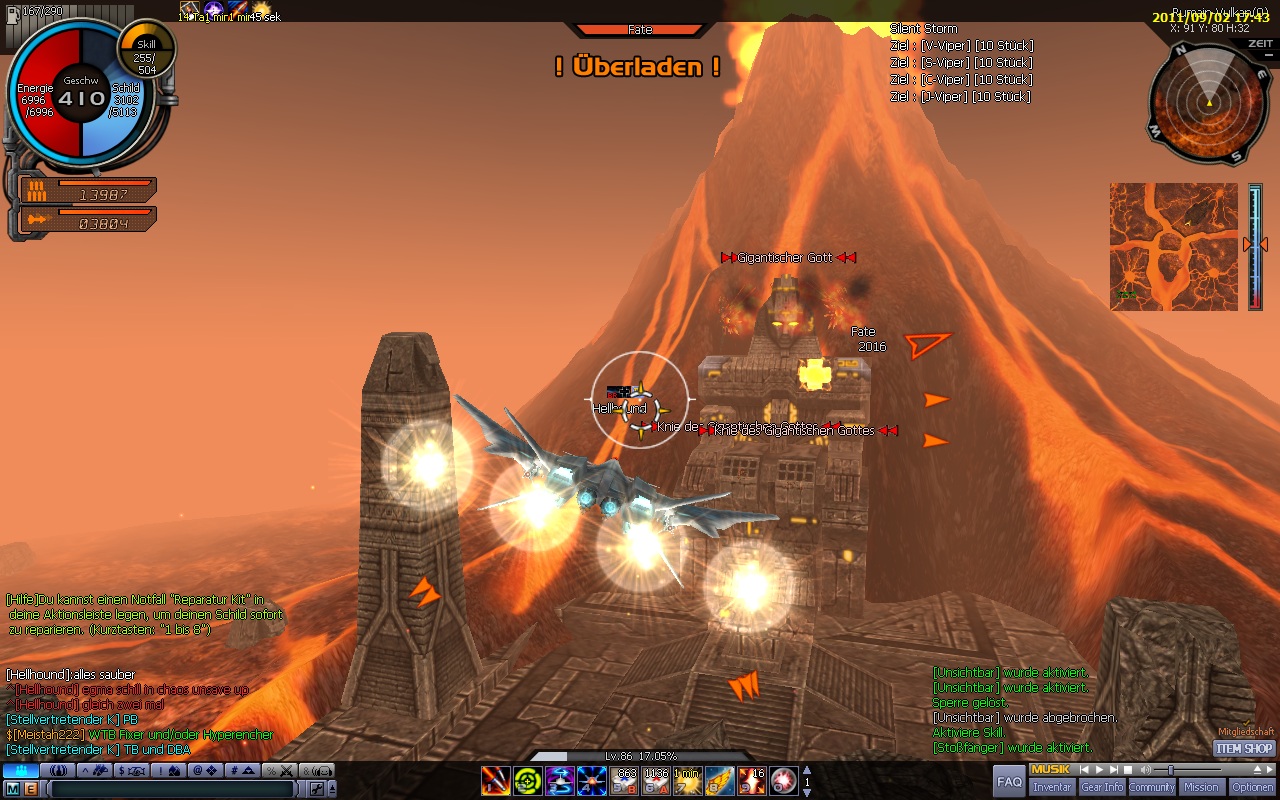Skip to the next music track
This screenshot has height=800, width=1280.
1114,770
